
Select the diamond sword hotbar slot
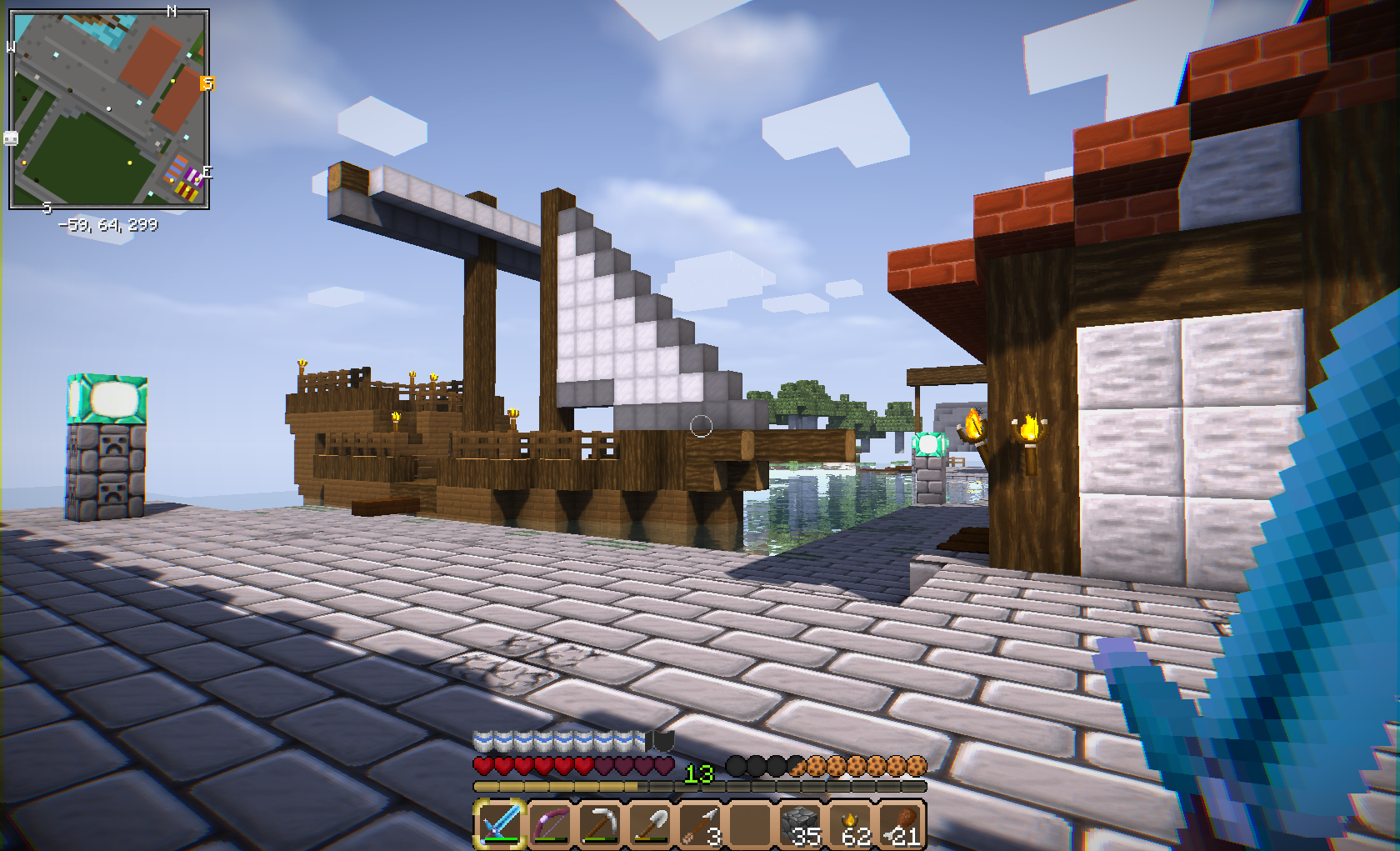tap(500, 823)
